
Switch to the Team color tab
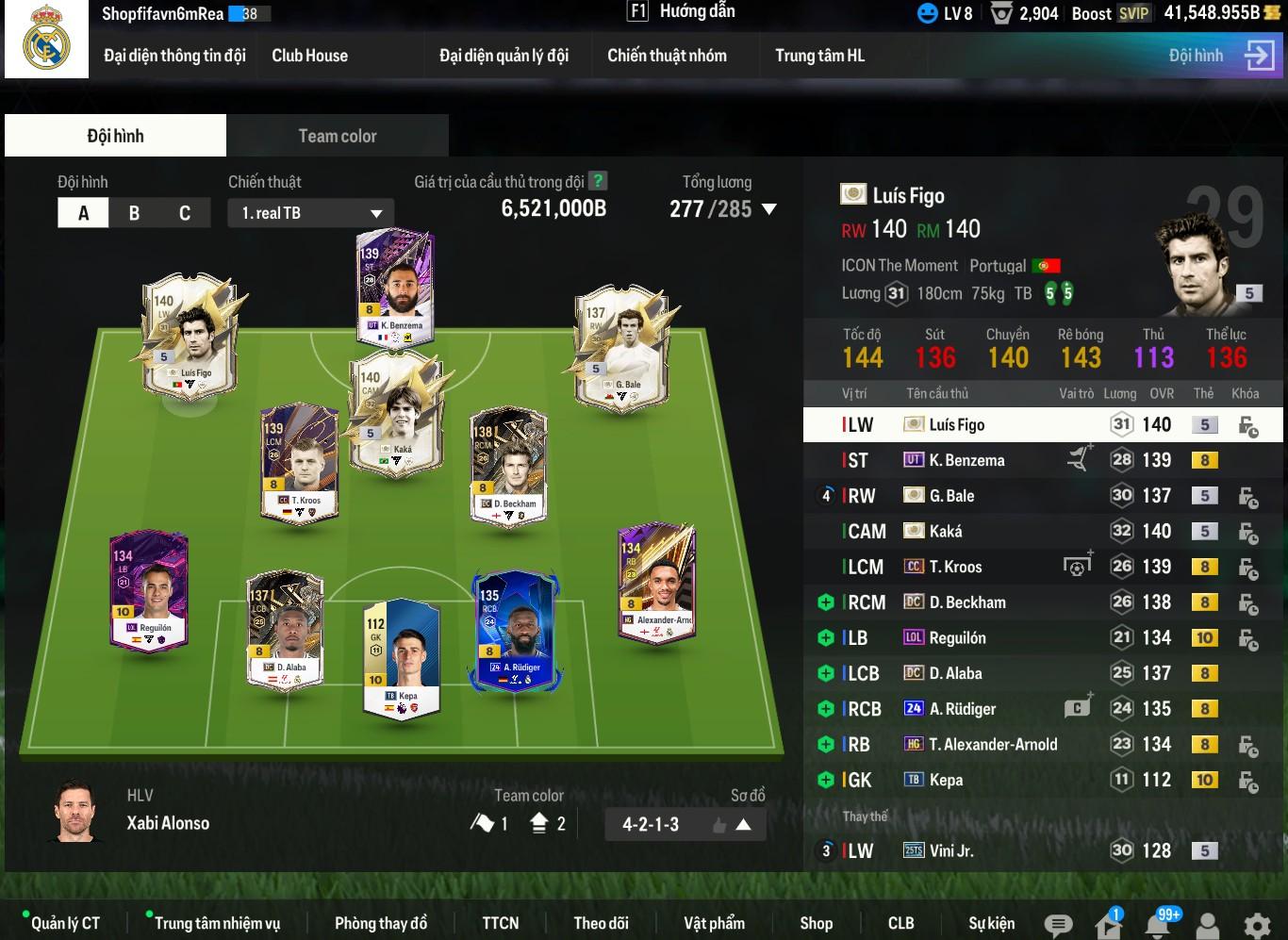tap(337, 136)
